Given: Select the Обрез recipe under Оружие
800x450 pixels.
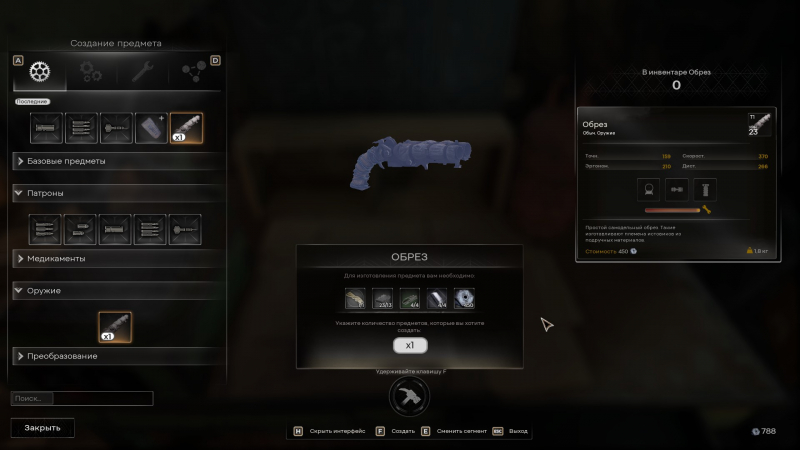Looking at the screenshot, I should pos(115,326).
